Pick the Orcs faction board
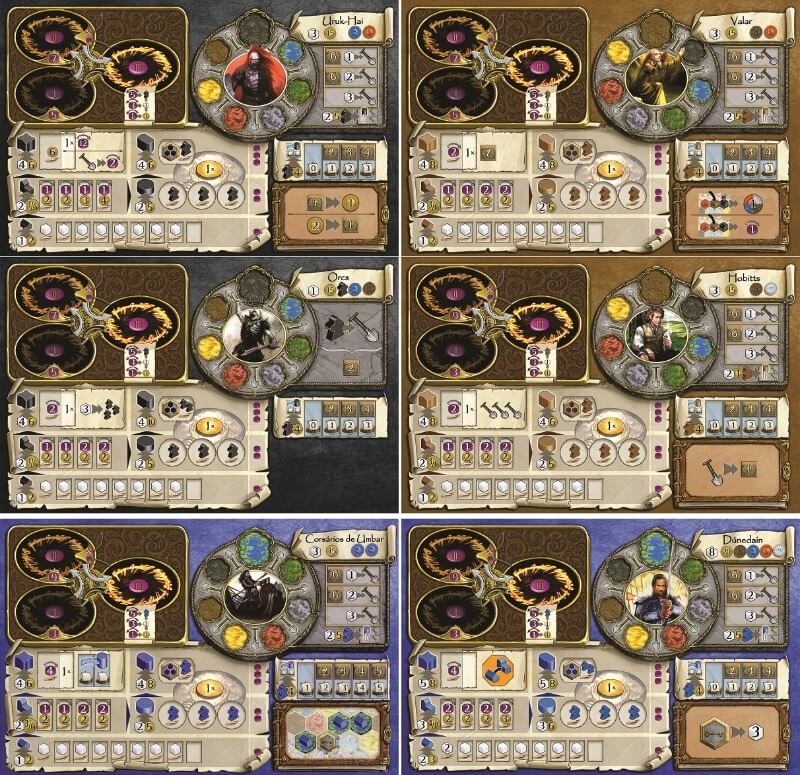 [200, 385]
